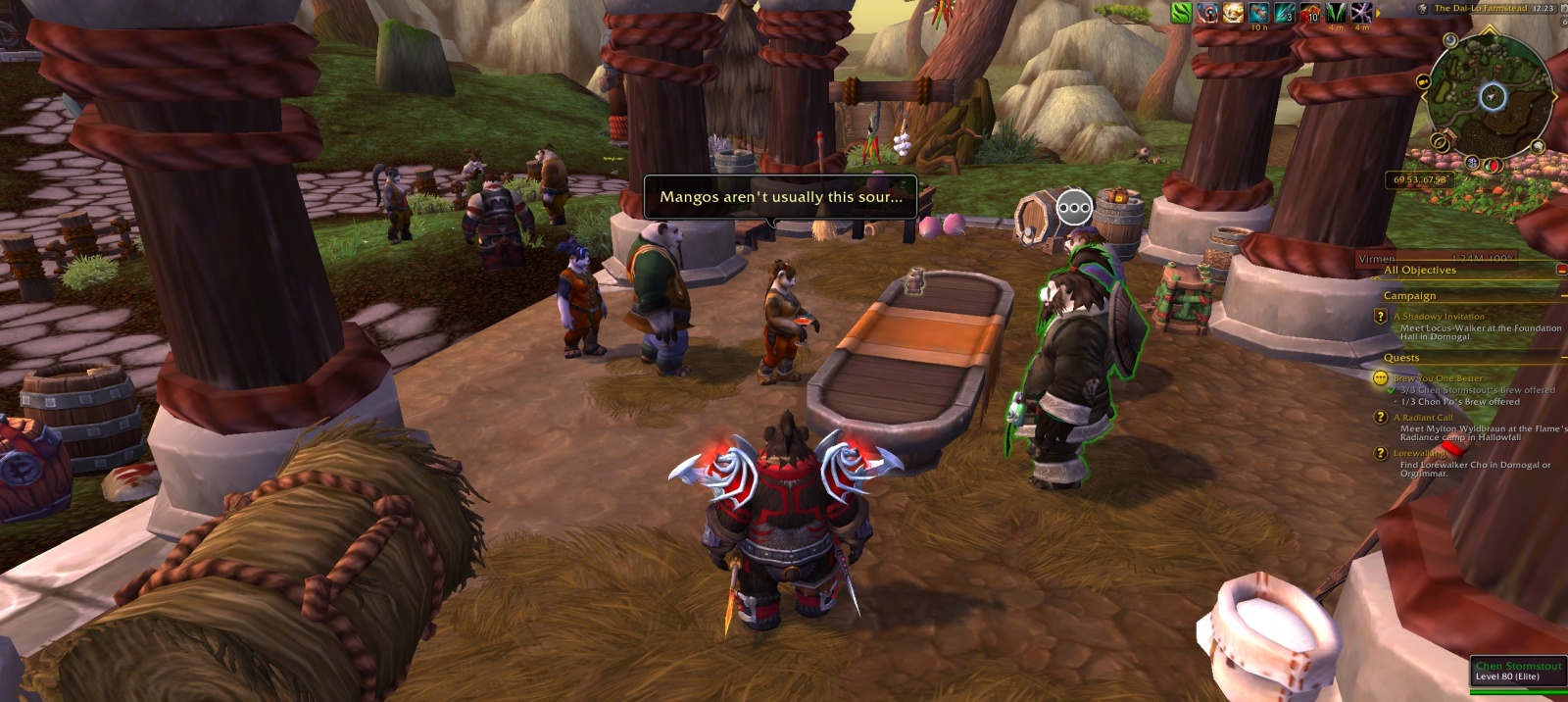
Task: Click the scroll buff with 10 h timer
Action: pos(1258,13)
